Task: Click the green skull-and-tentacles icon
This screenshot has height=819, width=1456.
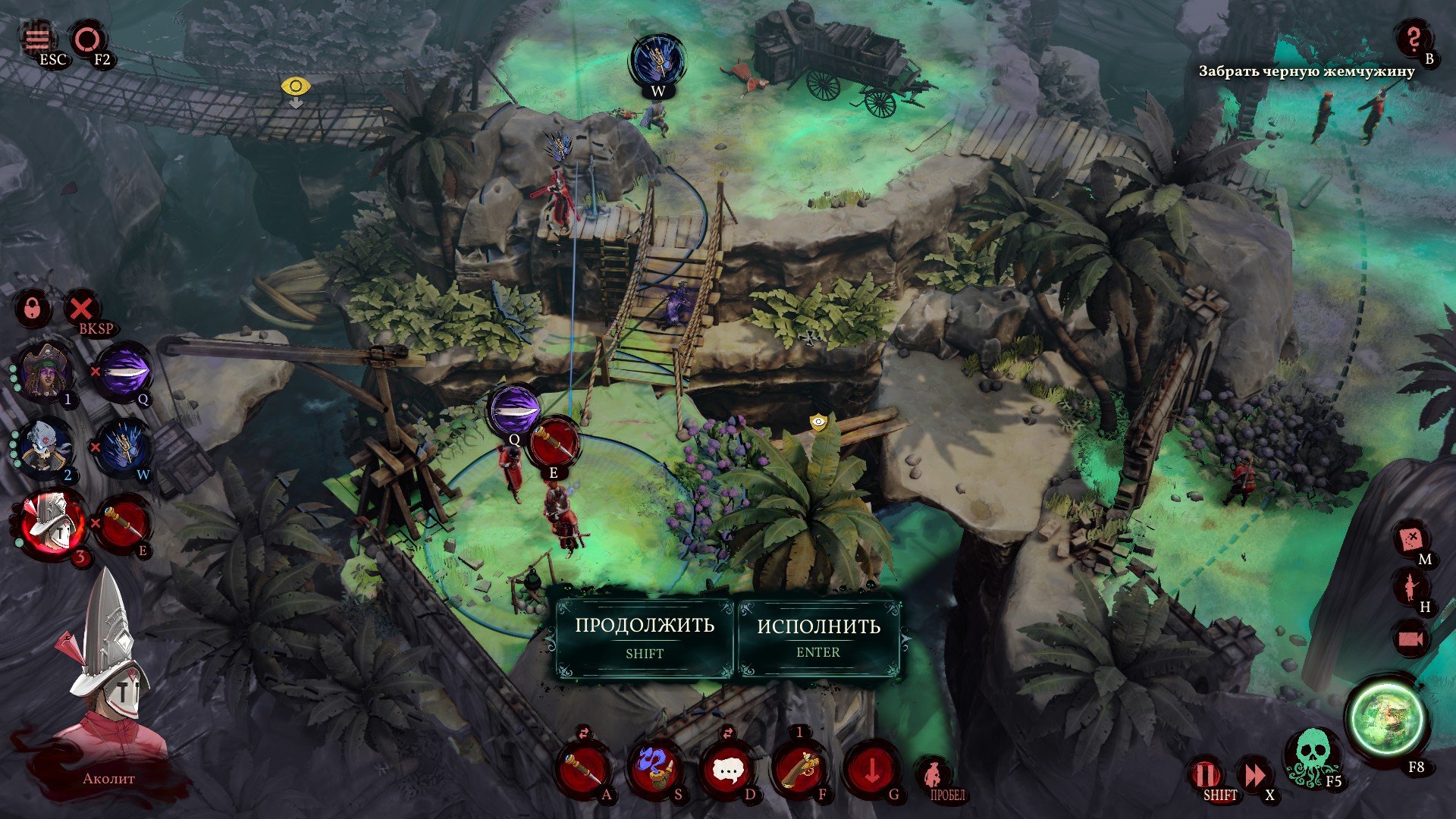Action: coord(1310,755)
